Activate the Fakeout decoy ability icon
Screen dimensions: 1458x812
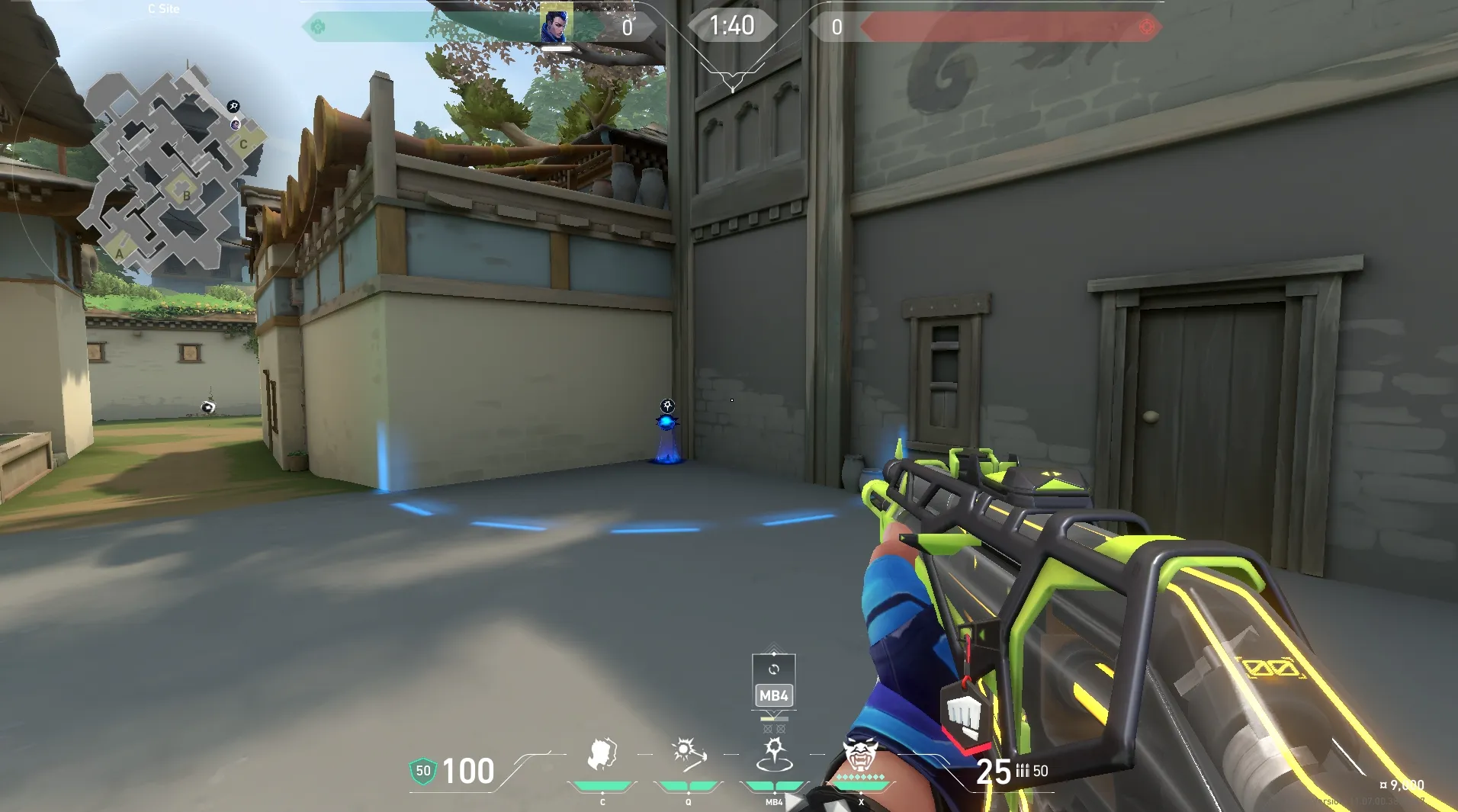(x=602, y=754)
